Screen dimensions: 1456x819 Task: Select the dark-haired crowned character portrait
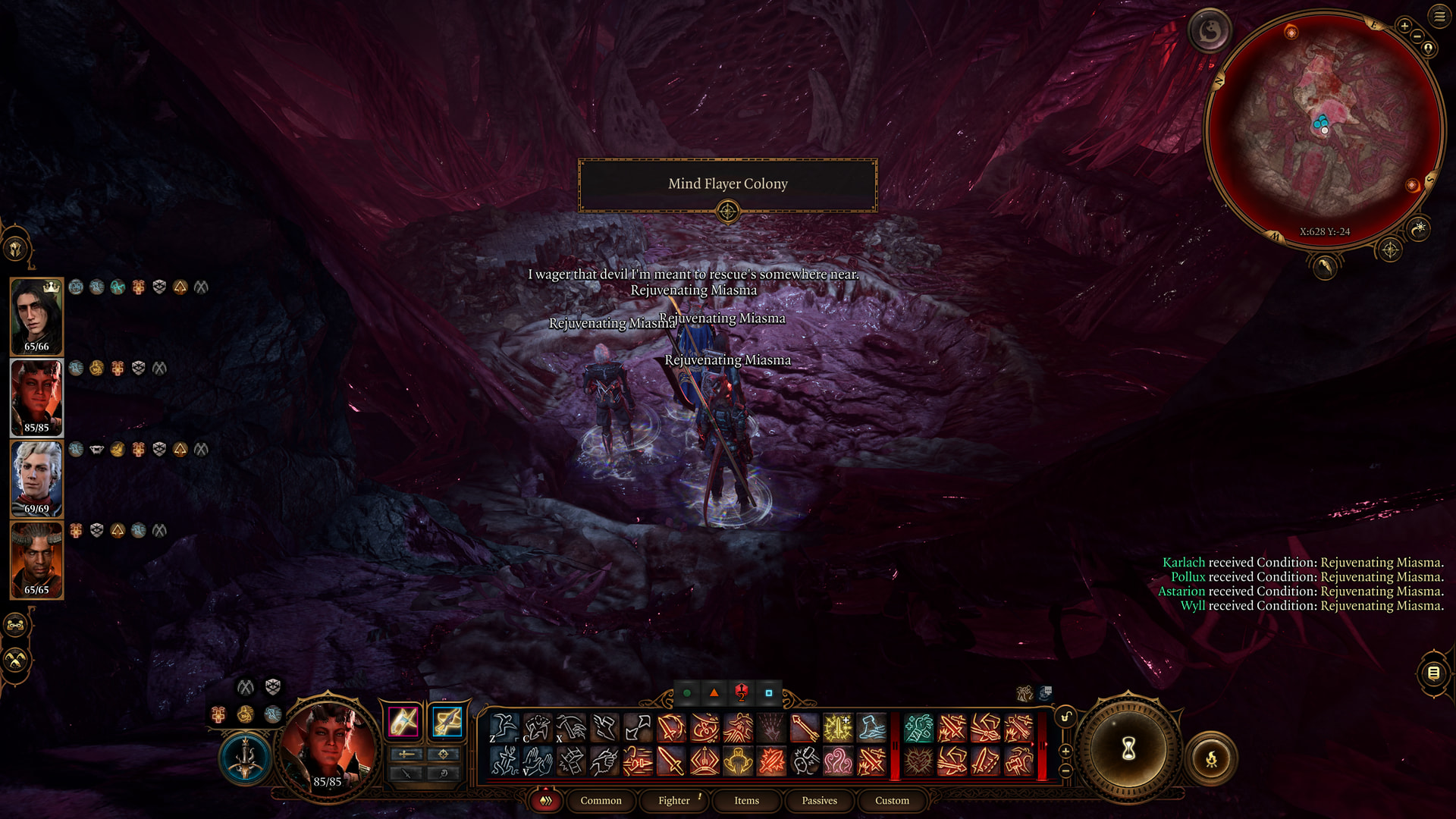[x=36, y=315]
